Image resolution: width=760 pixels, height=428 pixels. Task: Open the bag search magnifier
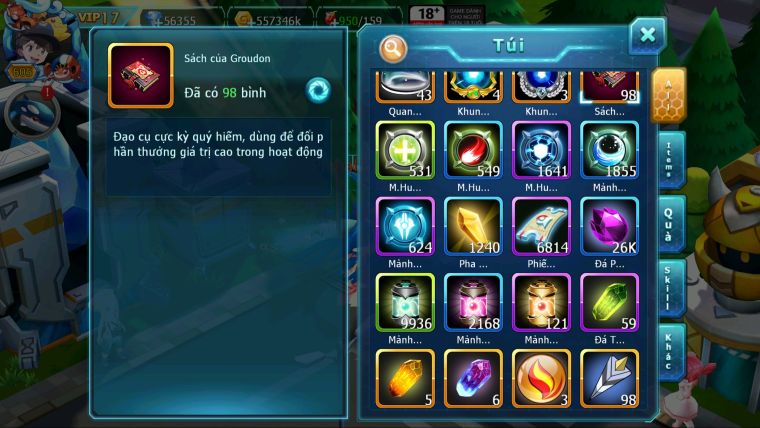coord(394,47)
